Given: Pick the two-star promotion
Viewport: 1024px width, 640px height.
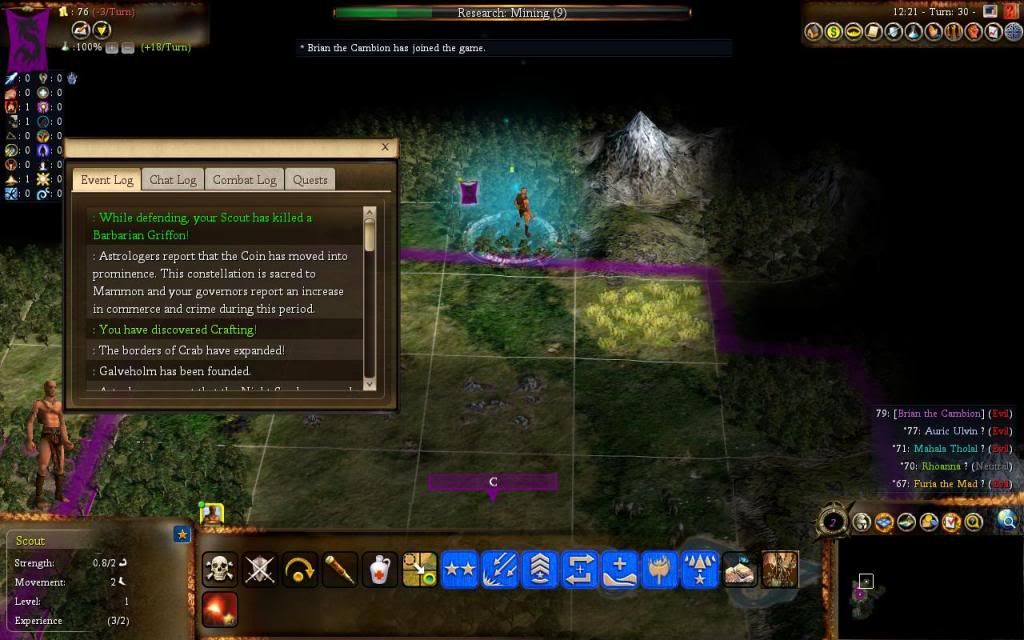Looking at the screenshot, I should (460, 570).
